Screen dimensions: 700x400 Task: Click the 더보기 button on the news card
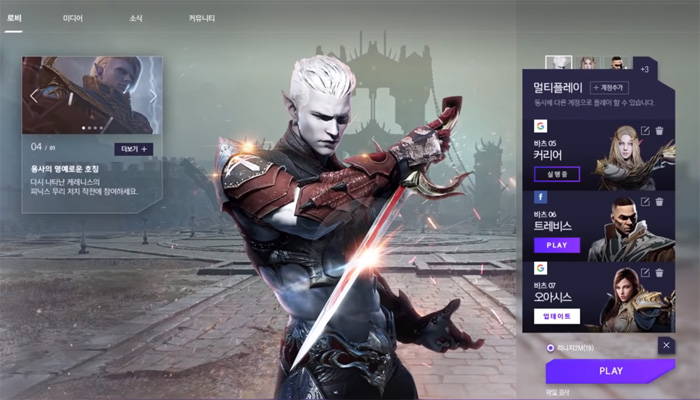tap(134, 149)
